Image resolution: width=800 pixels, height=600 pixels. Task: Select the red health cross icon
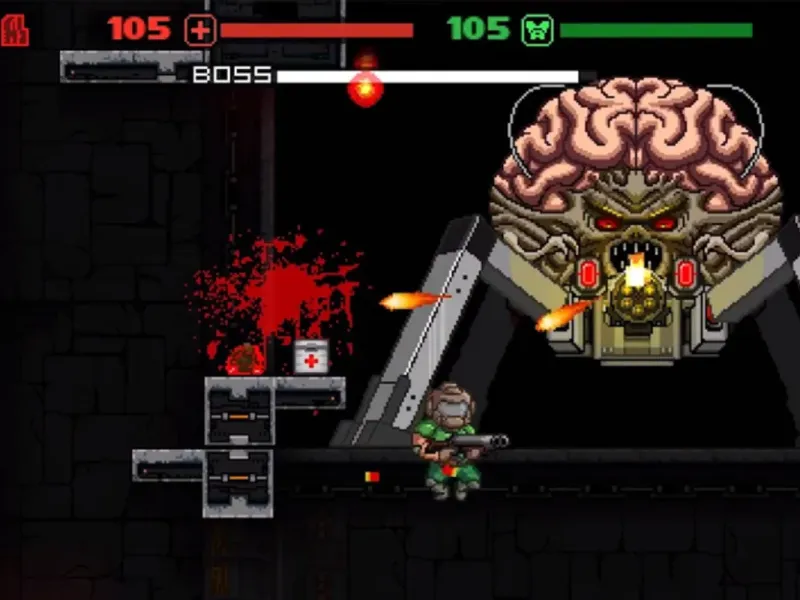pyautogui.click(x=200, y=30)
